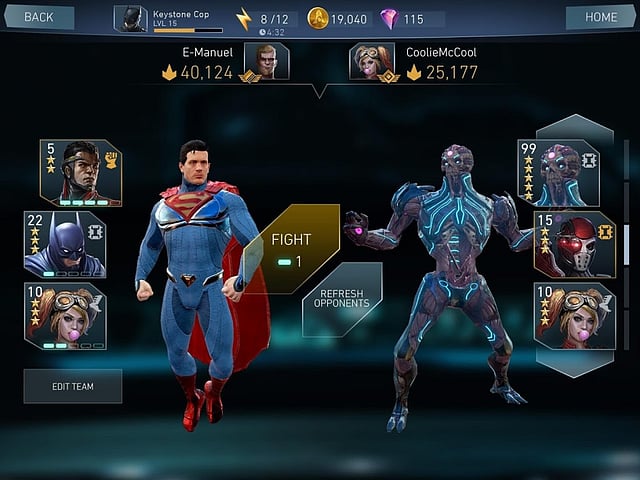Open the gold coin currency shop
The height and width of the screenshot is (480, 640).
click(x=339, y=19)
